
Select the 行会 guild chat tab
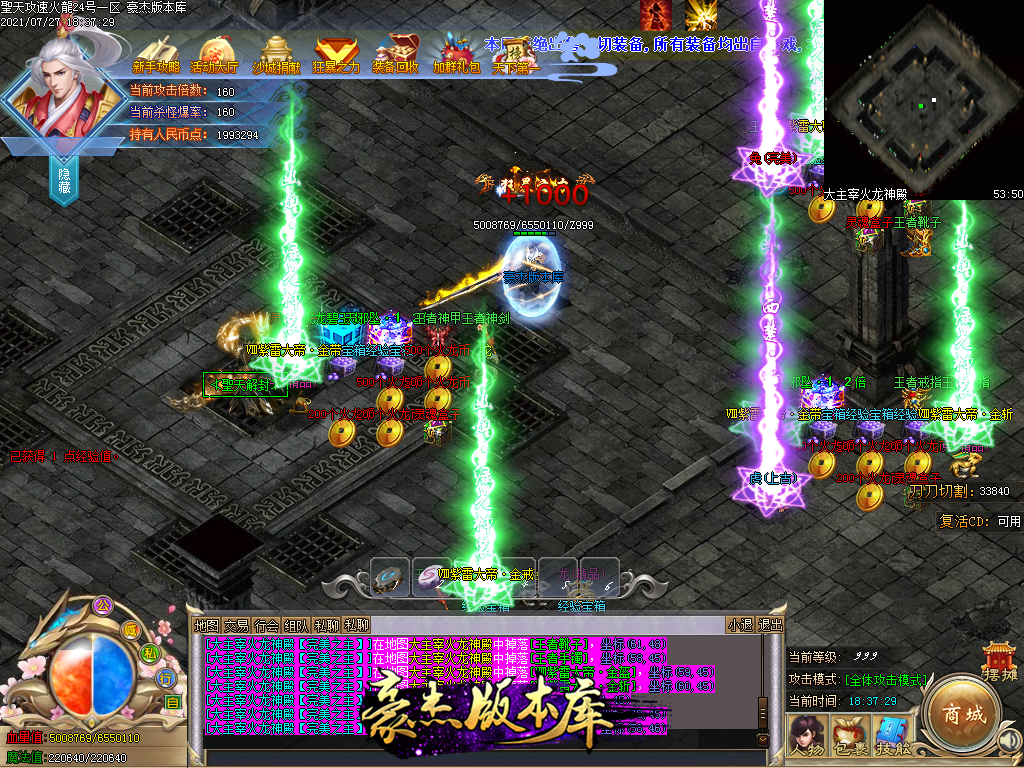pos(266,625)
